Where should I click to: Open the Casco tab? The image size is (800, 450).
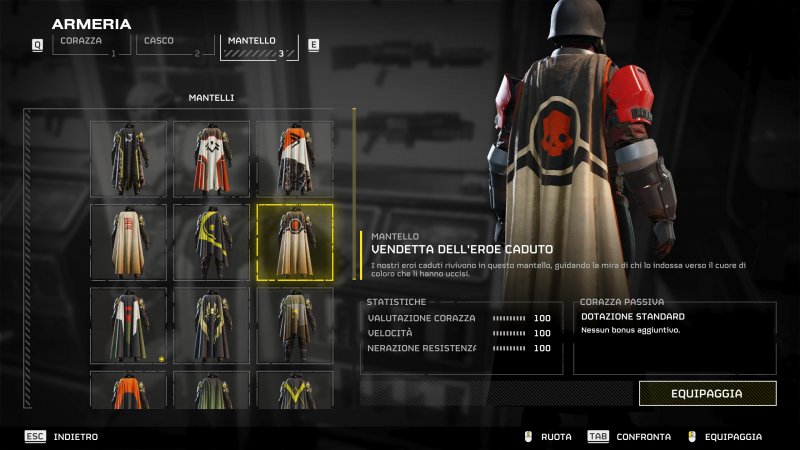[174, 45]
